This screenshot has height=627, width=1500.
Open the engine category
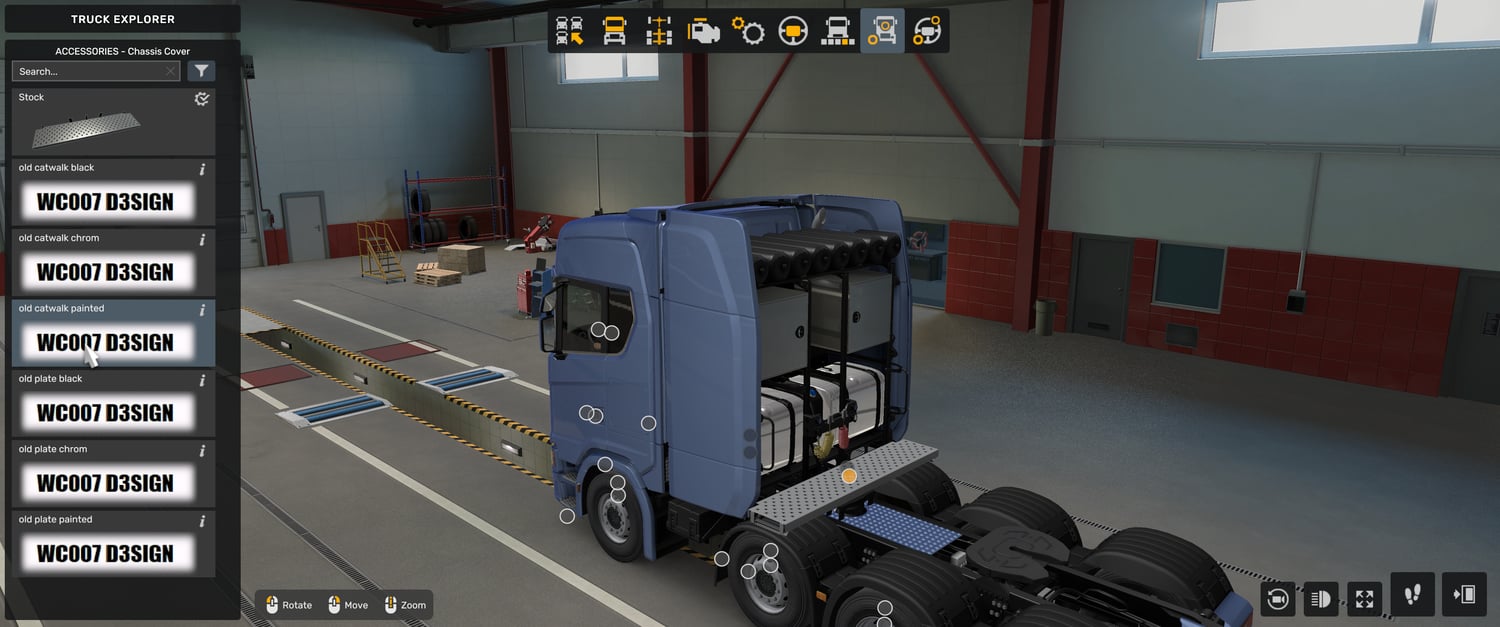(x=704, y=31)
